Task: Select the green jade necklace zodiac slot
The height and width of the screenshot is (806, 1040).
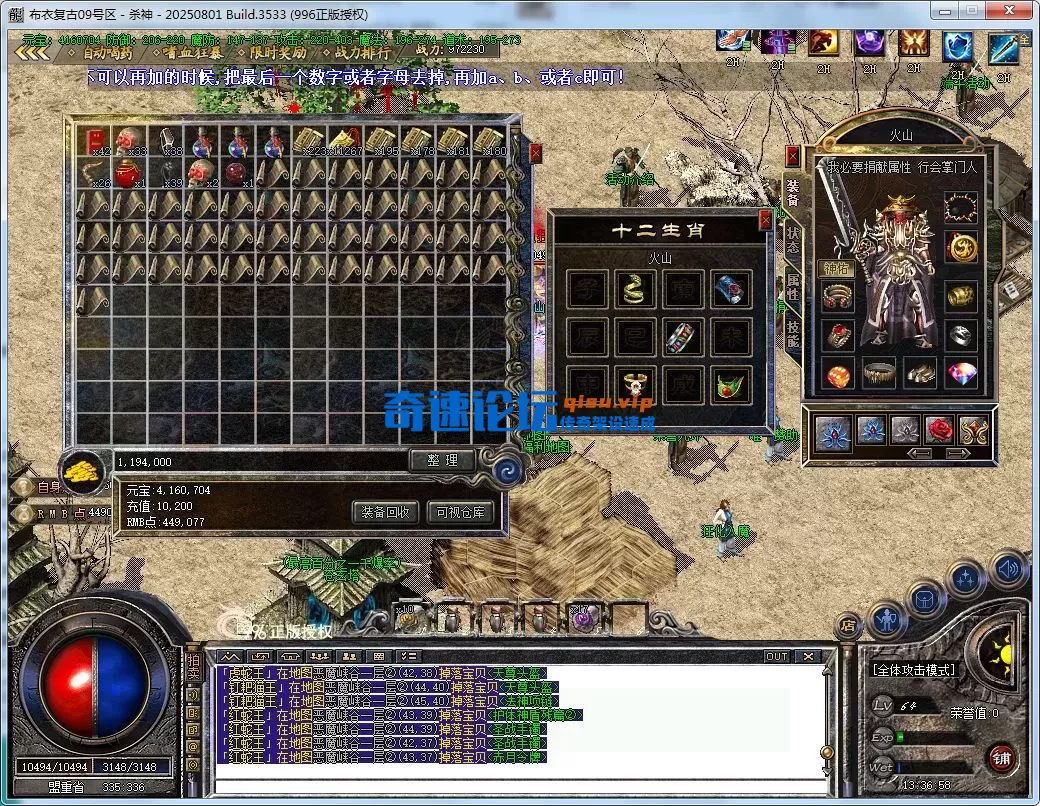Action: coord(731,384)
